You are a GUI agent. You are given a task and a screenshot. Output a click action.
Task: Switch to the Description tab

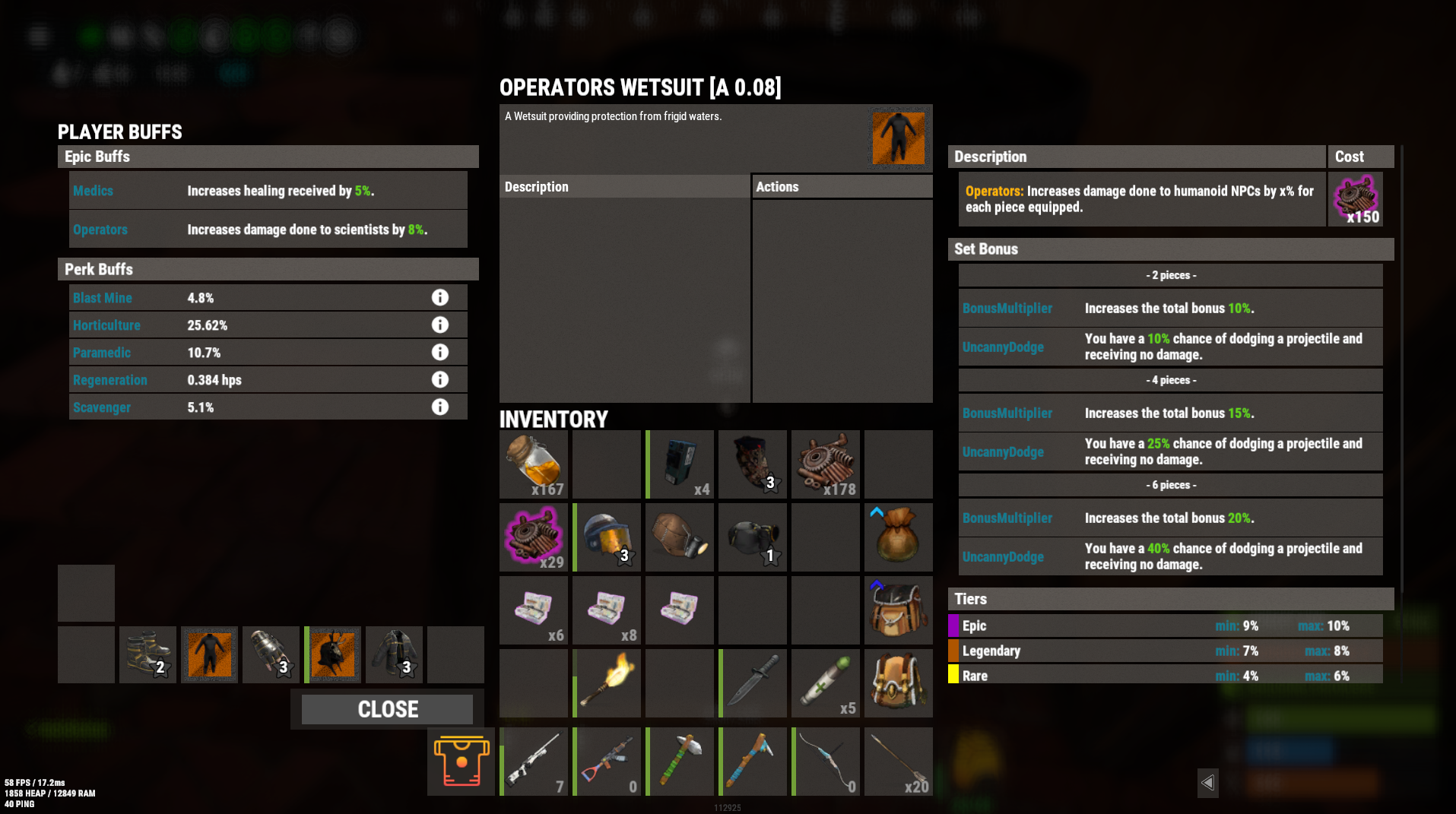tap(623, 185)
